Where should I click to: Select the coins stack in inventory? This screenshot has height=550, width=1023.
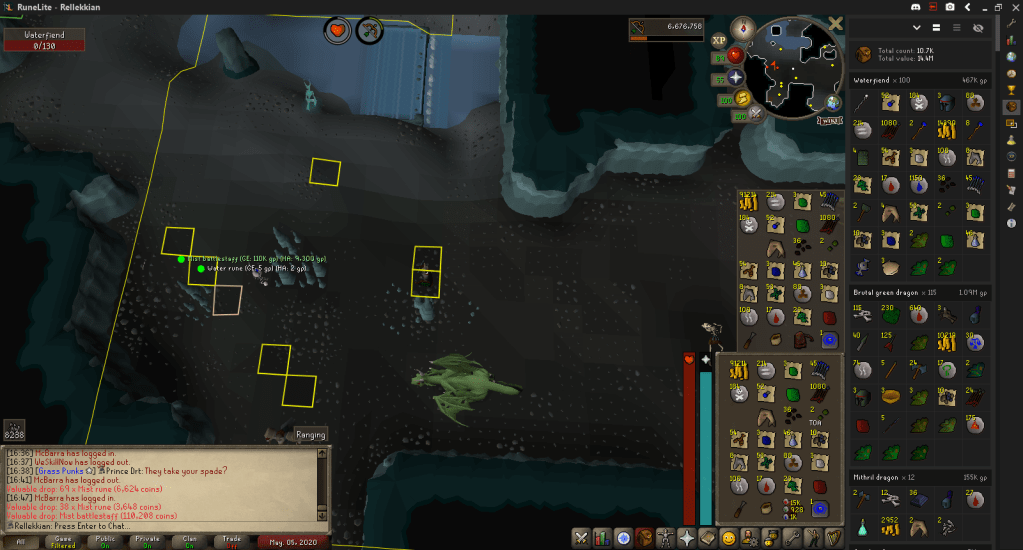739,372
